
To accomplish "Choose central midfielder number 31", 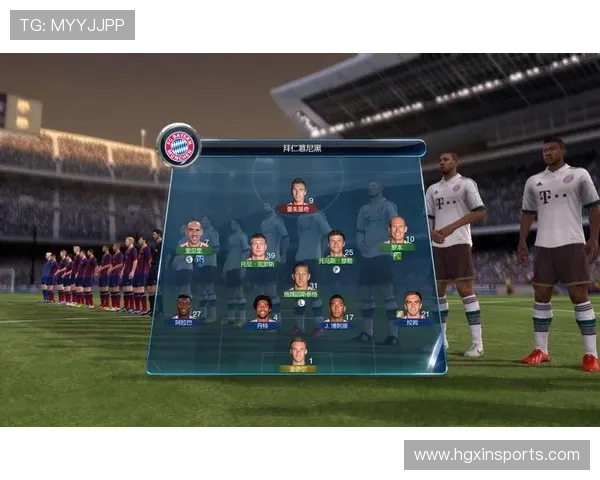I will click(300, 278).
